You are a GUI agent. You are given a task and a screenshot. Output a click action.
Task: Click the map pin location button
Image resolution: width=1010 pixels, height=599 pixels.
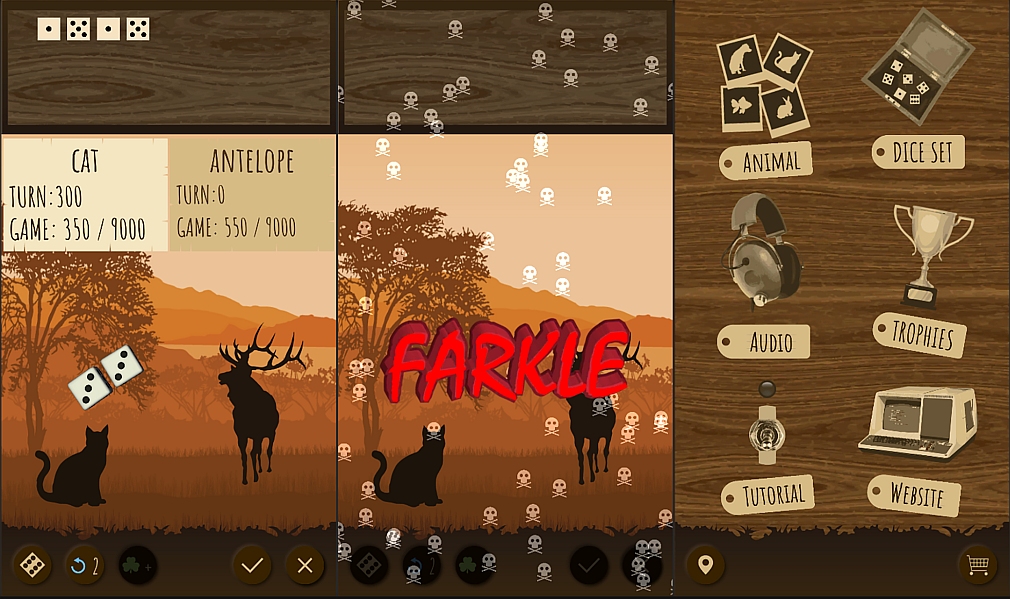pos(706,566)
